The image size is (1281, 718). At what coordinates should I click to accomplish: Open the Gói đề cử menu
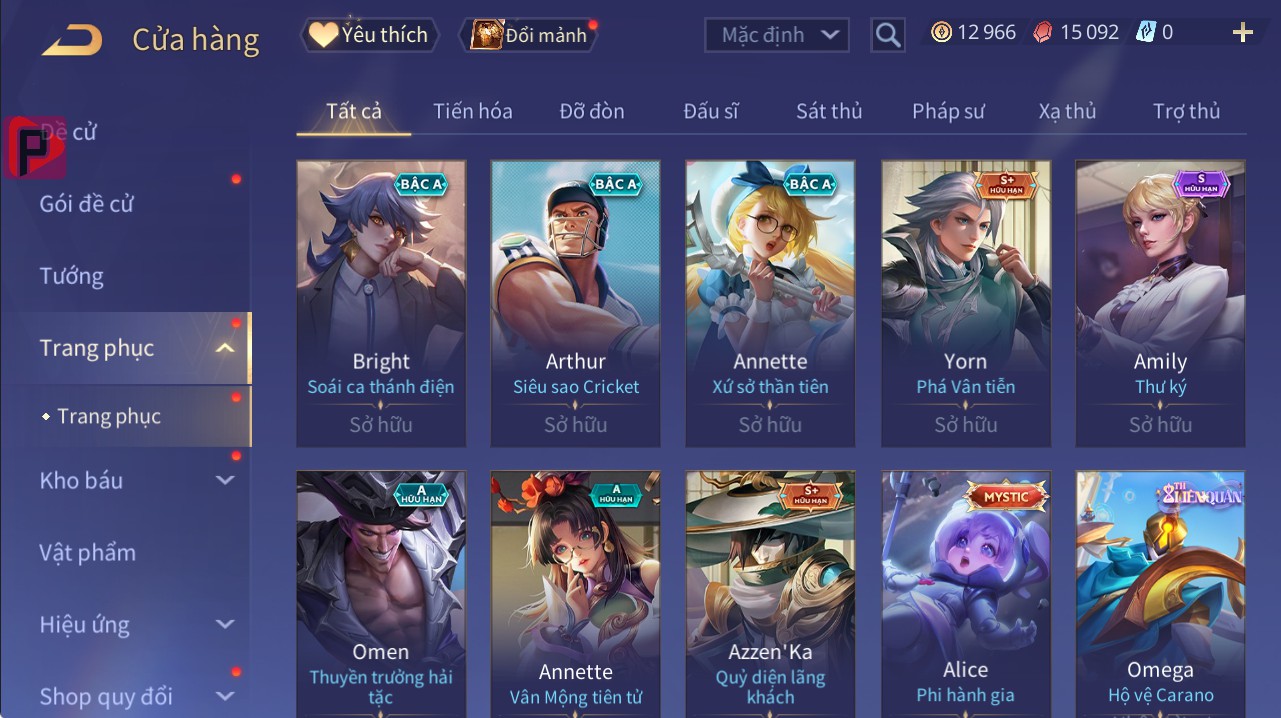(x=87, y=204)
